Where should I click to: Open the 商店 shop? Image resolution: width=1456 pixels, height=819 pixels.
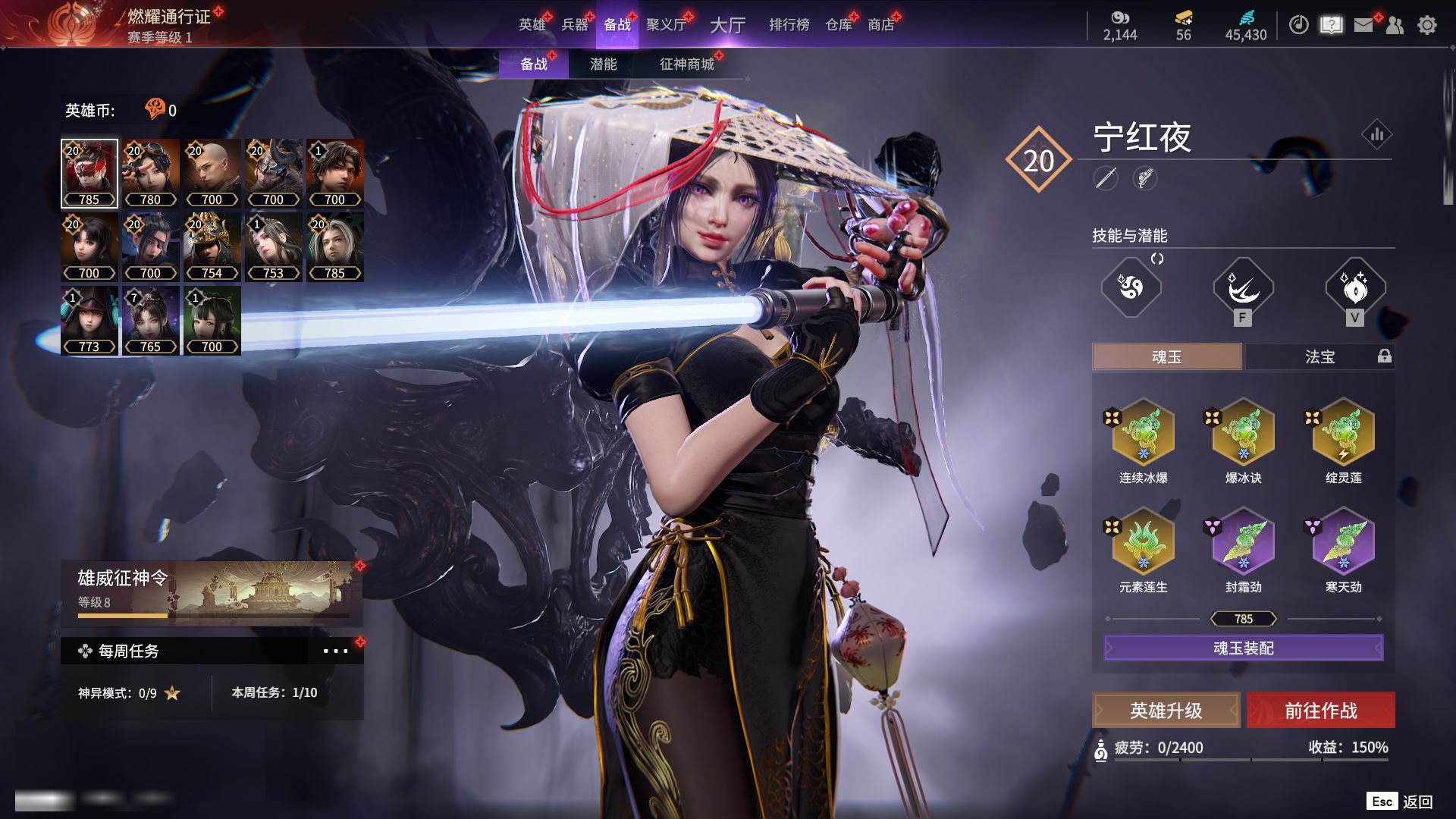880,25
